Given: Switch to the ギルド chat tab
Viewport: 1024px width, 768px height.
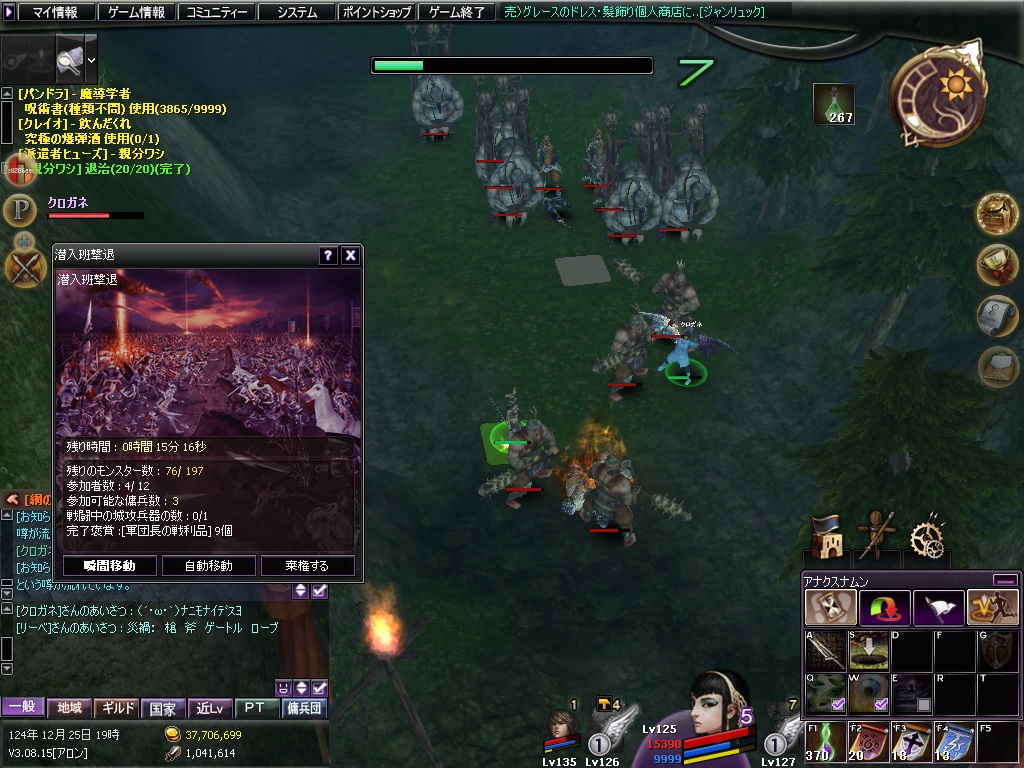Looking at the screenshot, I should click(117, 708).
